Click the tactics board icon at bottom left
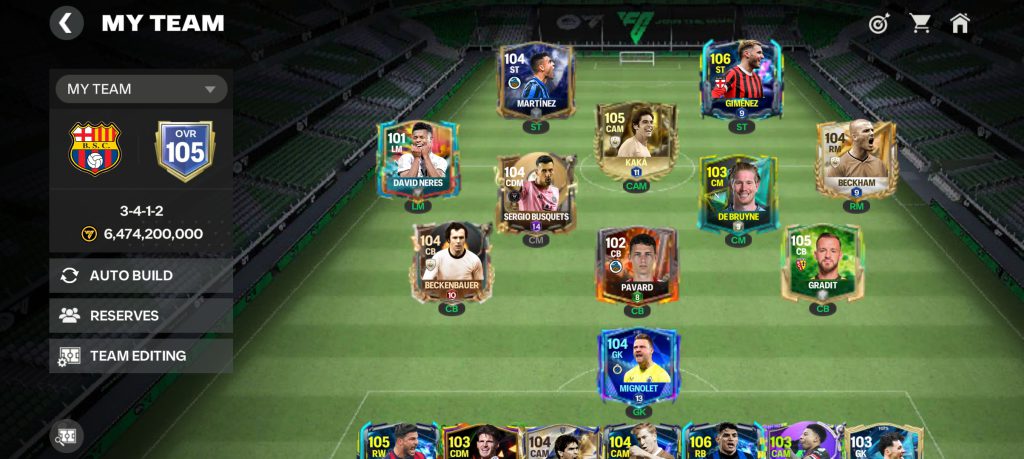This screenshot has height=459, width=1024. point(67,436)
